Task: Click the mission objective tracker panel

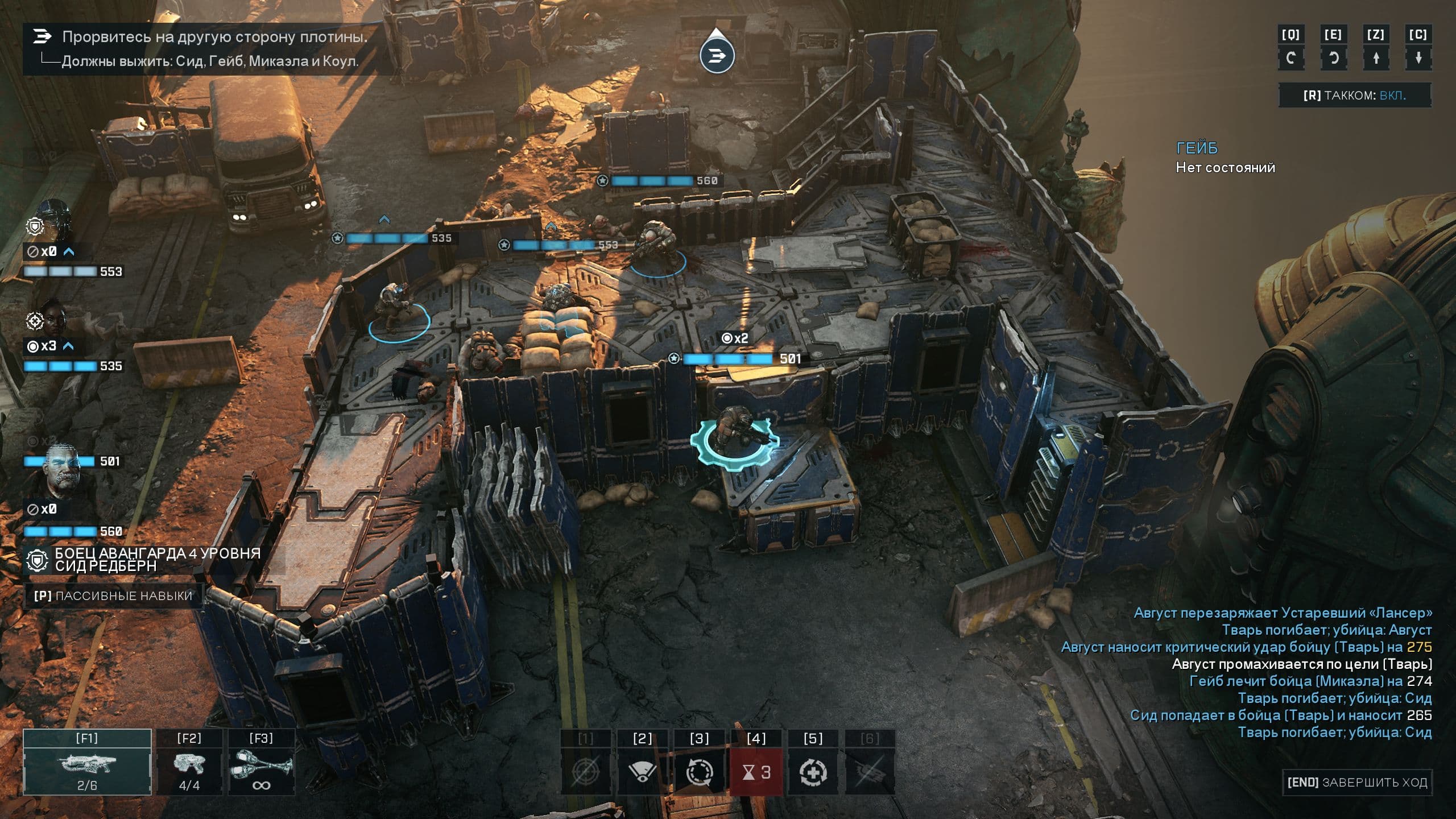Action: (210, 49)
